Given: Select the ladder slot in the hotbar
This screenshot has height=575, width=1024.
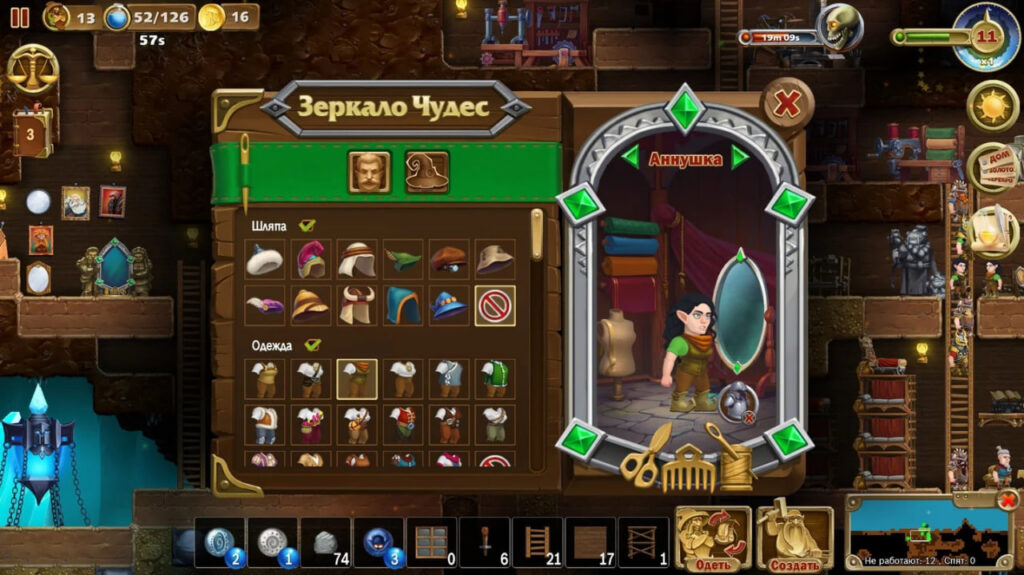Looking at the screenshot, I should tap(537, 543).
